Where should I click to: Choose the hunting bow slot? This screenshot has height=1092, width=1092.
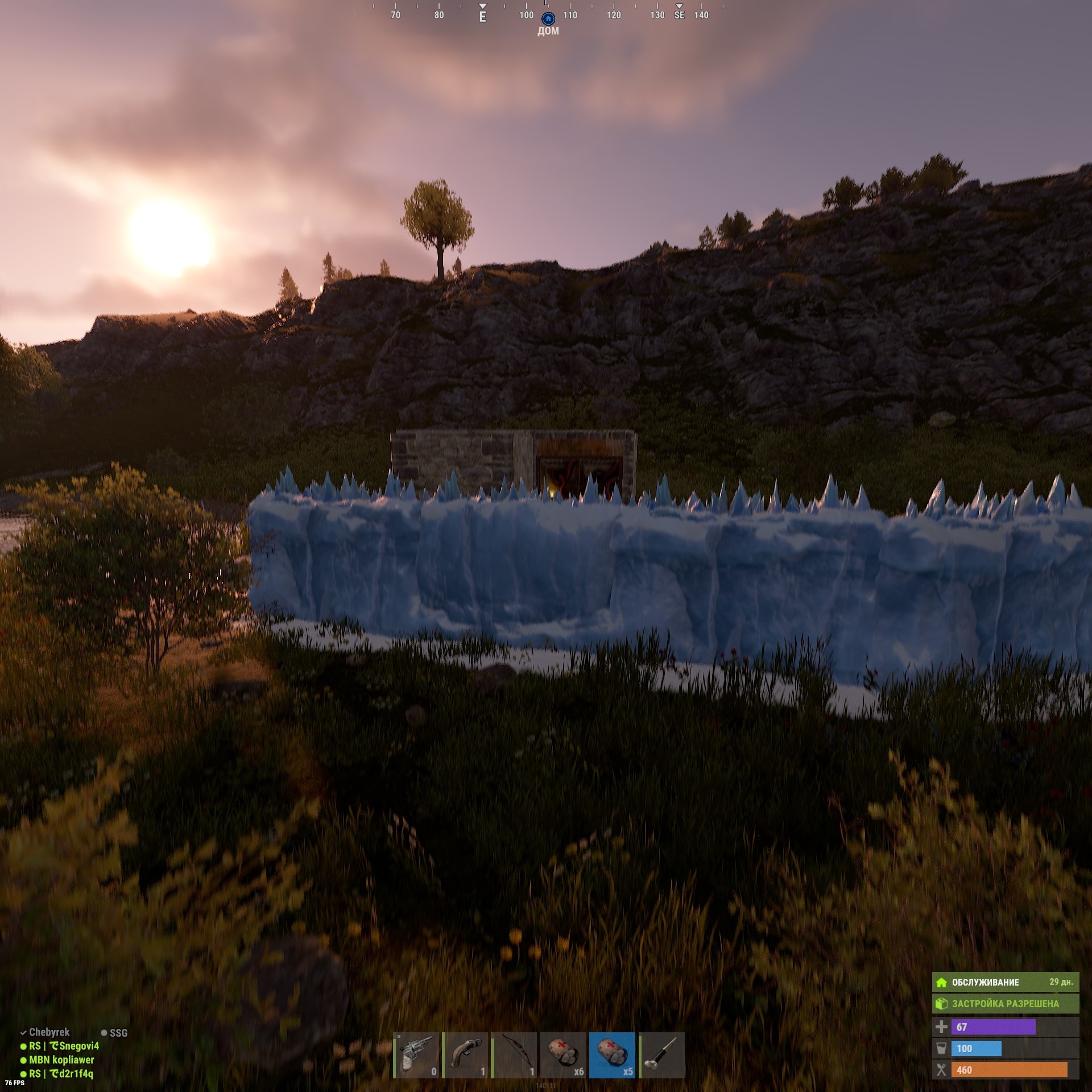click(x=514, y=1055)
